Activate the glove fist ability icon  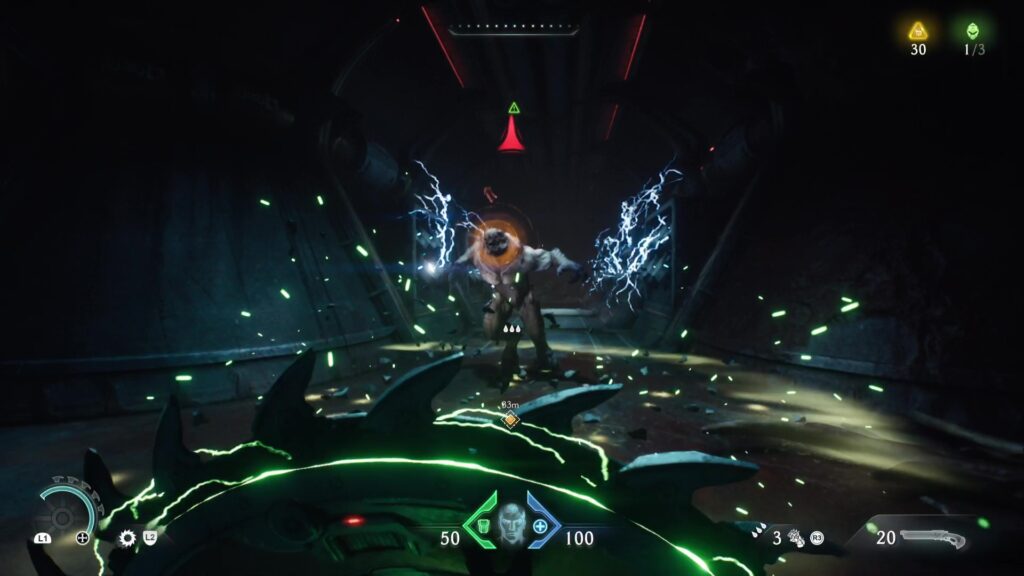(x=796, y=538)
